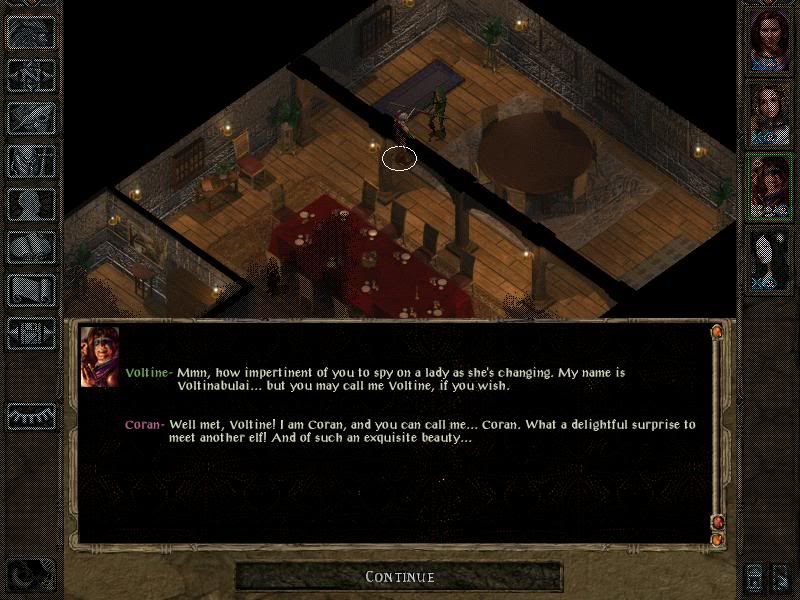Click the up arrow of dialogue scrollbar
Screen dimensions: 800x600
[x=717, y=332]
